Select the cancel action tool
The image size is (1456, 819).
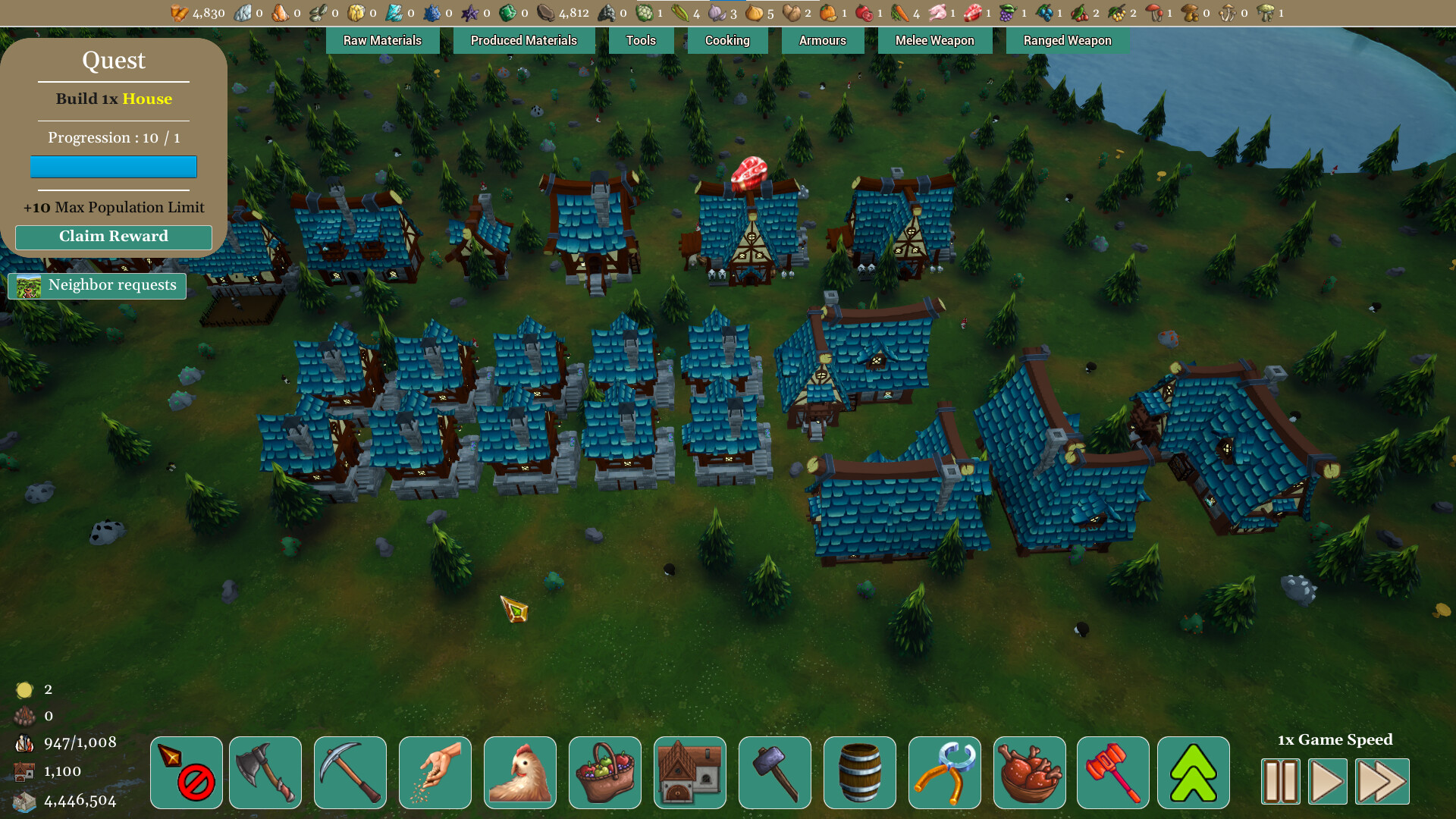click(x=187, y=773)
